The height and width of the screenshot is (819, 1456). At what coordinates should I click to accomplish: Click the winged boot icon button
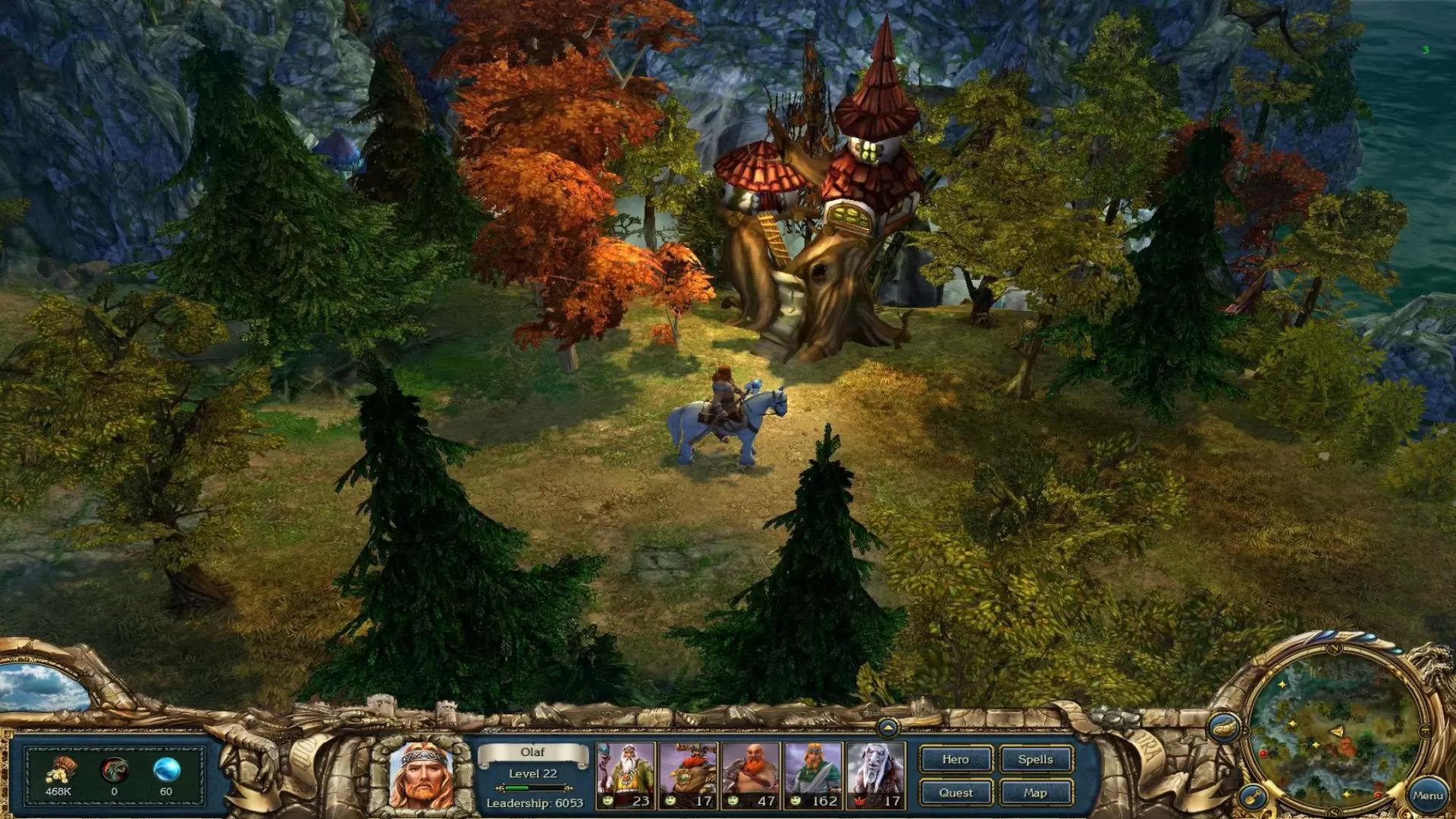[x=1223, y=729]
